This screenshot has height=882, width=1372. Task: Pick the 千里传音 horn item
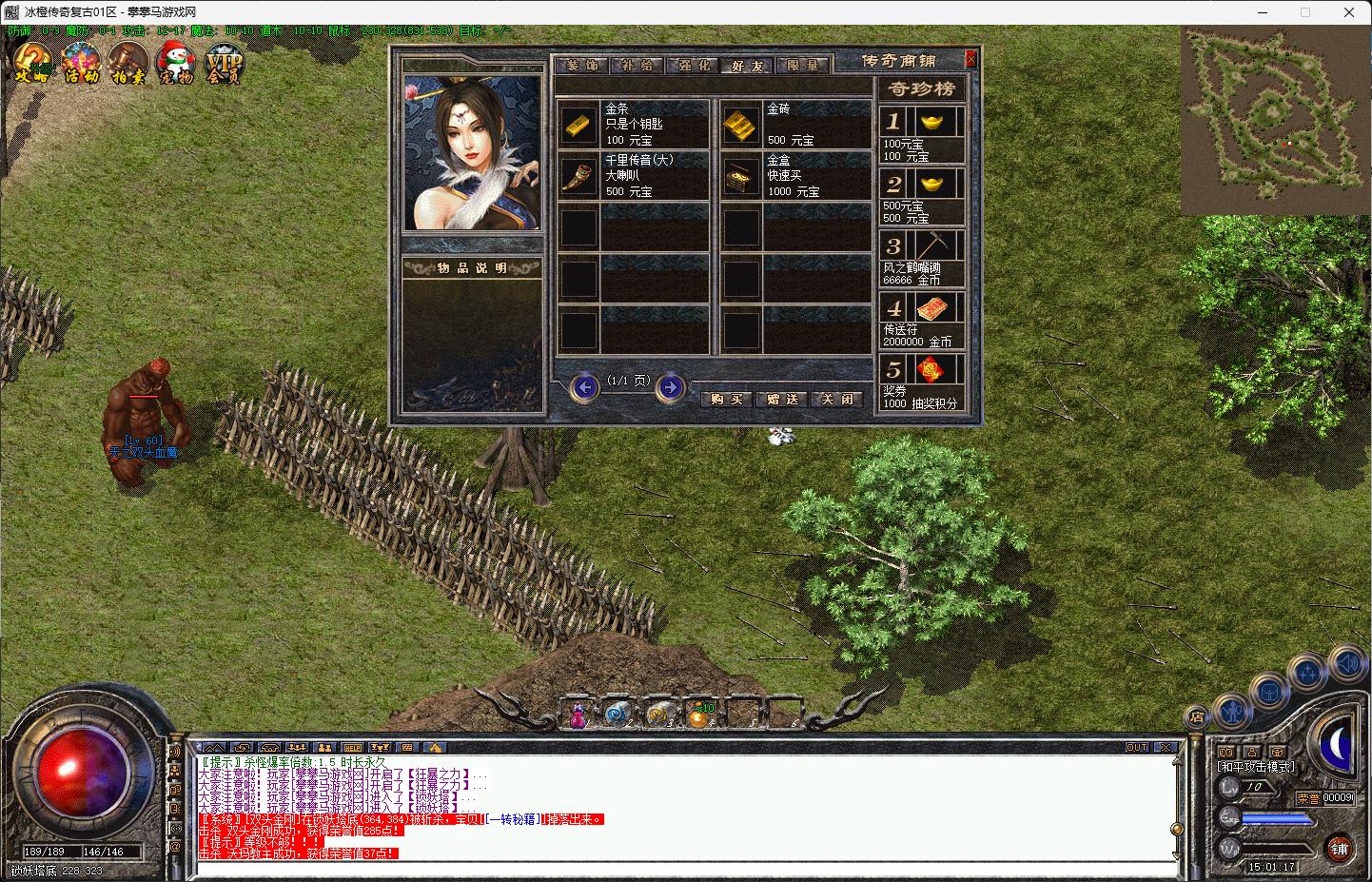(578, 176)
